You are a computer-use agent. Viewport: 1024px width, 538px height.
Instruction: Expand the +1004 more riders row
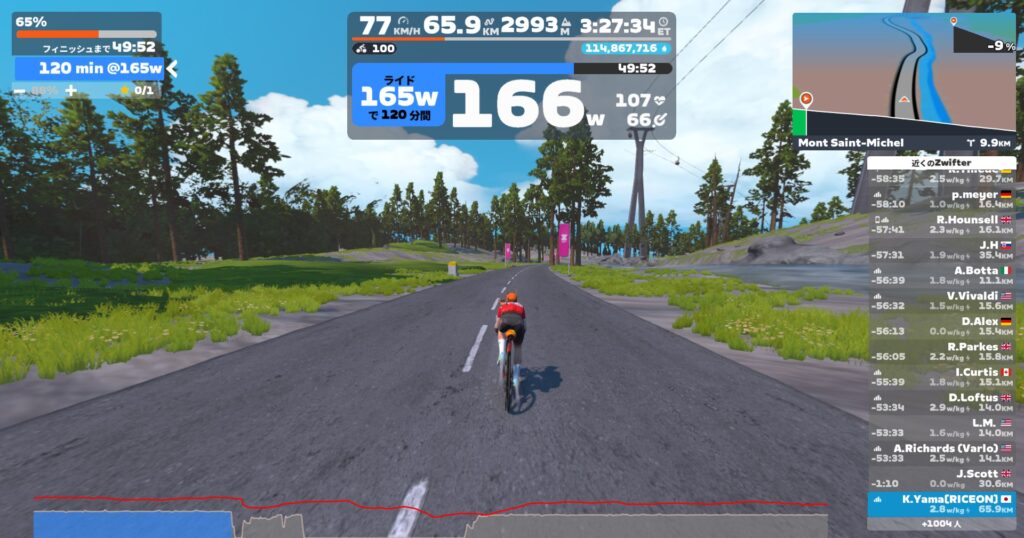(x=940, y=523)
